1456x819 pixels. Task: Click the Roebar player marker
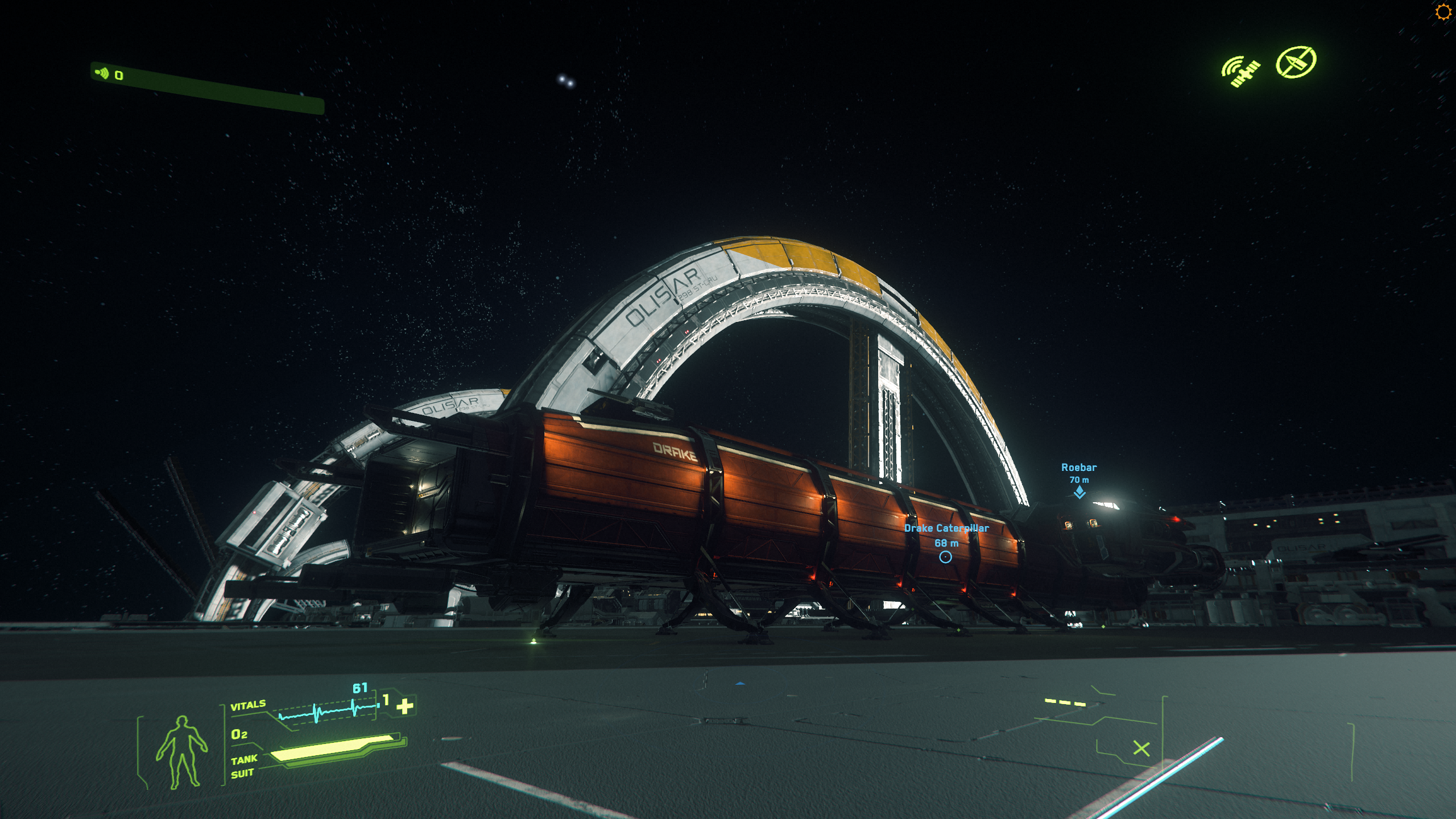[x=1079, y=492]
